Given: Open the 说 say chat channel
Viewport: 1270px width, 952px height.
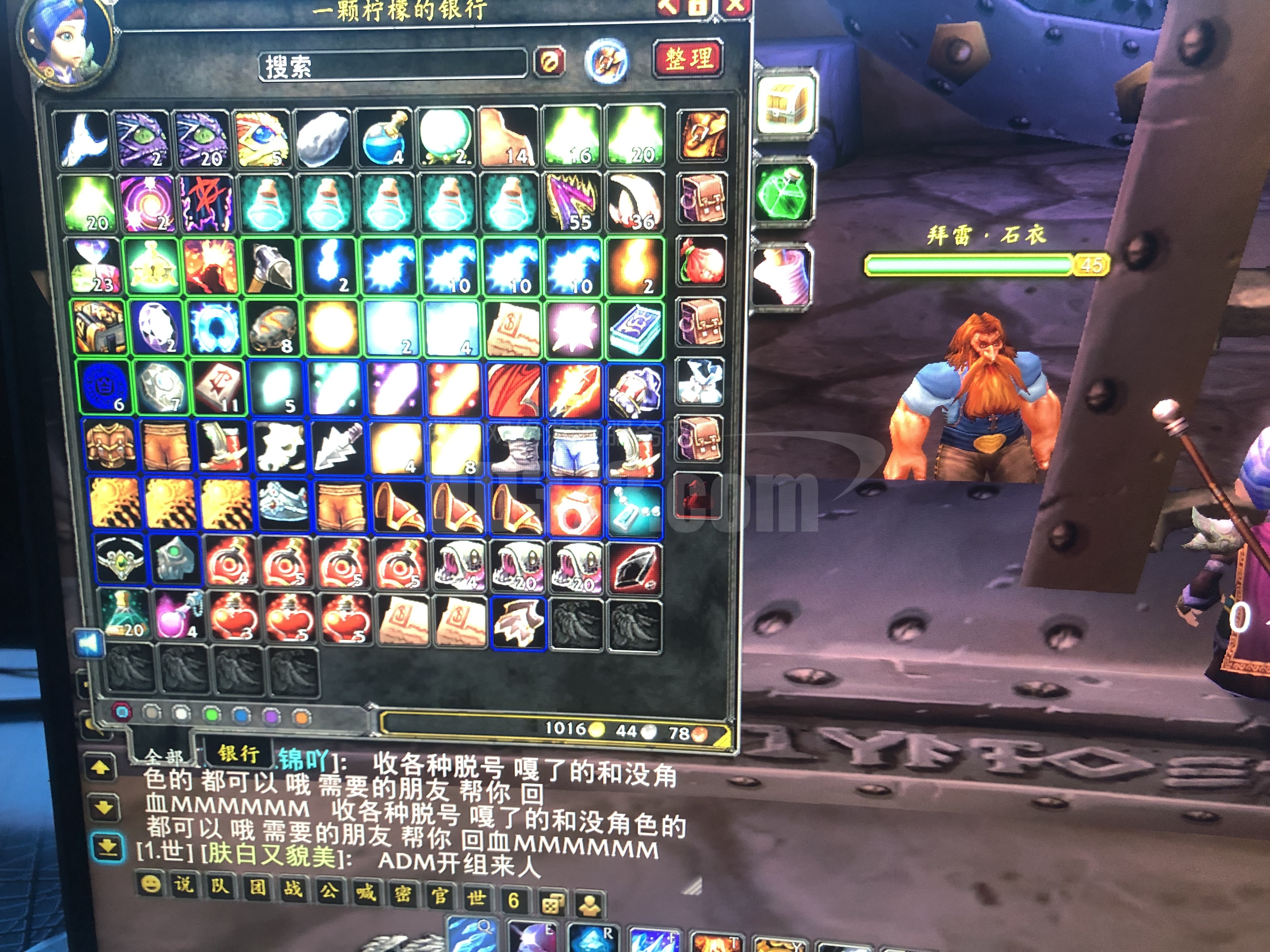Looking at the screenshot, I should (184, 884).
